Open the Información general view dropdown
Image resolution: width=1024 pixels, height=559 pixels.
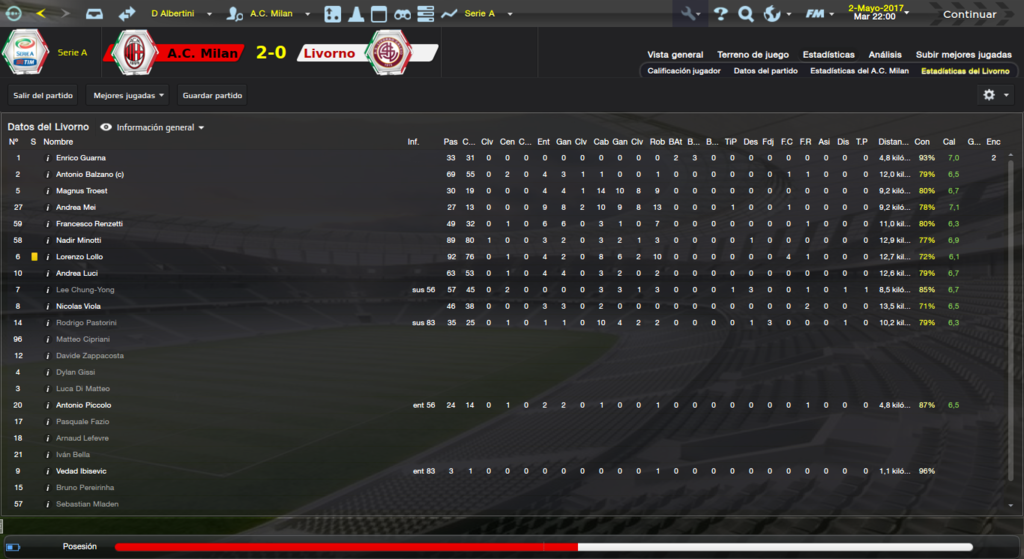point(160,128)
